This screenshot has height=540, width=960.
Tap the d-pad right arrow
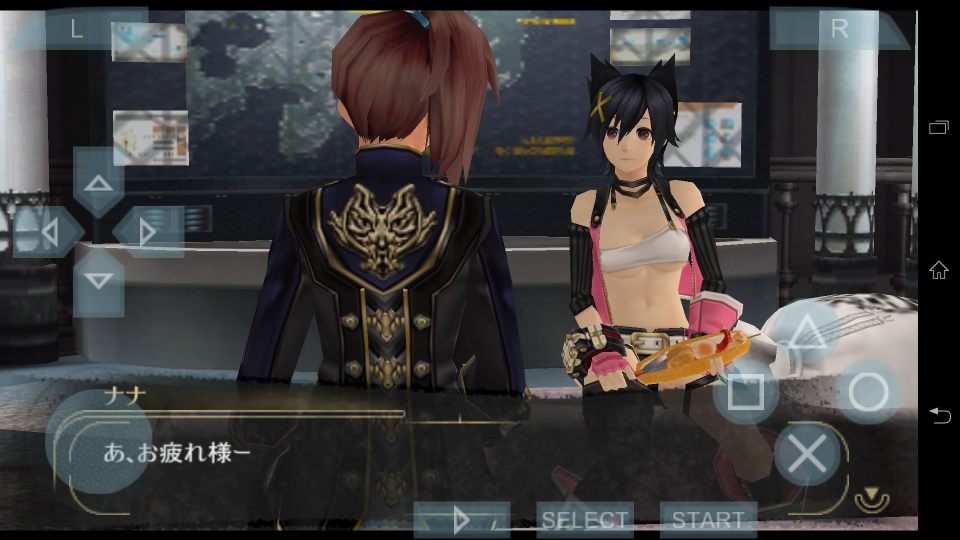(x=147, y=232)
